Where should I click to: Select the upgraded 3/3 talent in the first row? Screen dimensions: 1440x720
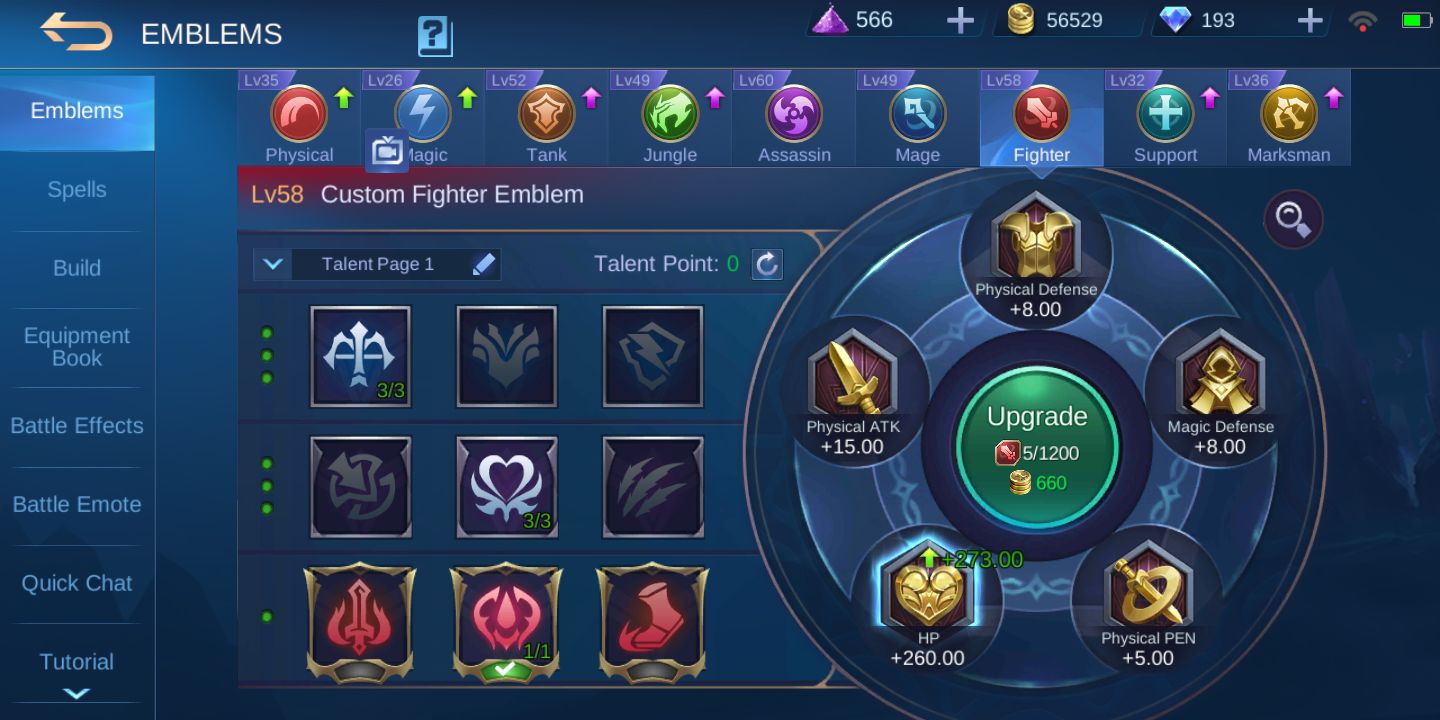(360, 359)
